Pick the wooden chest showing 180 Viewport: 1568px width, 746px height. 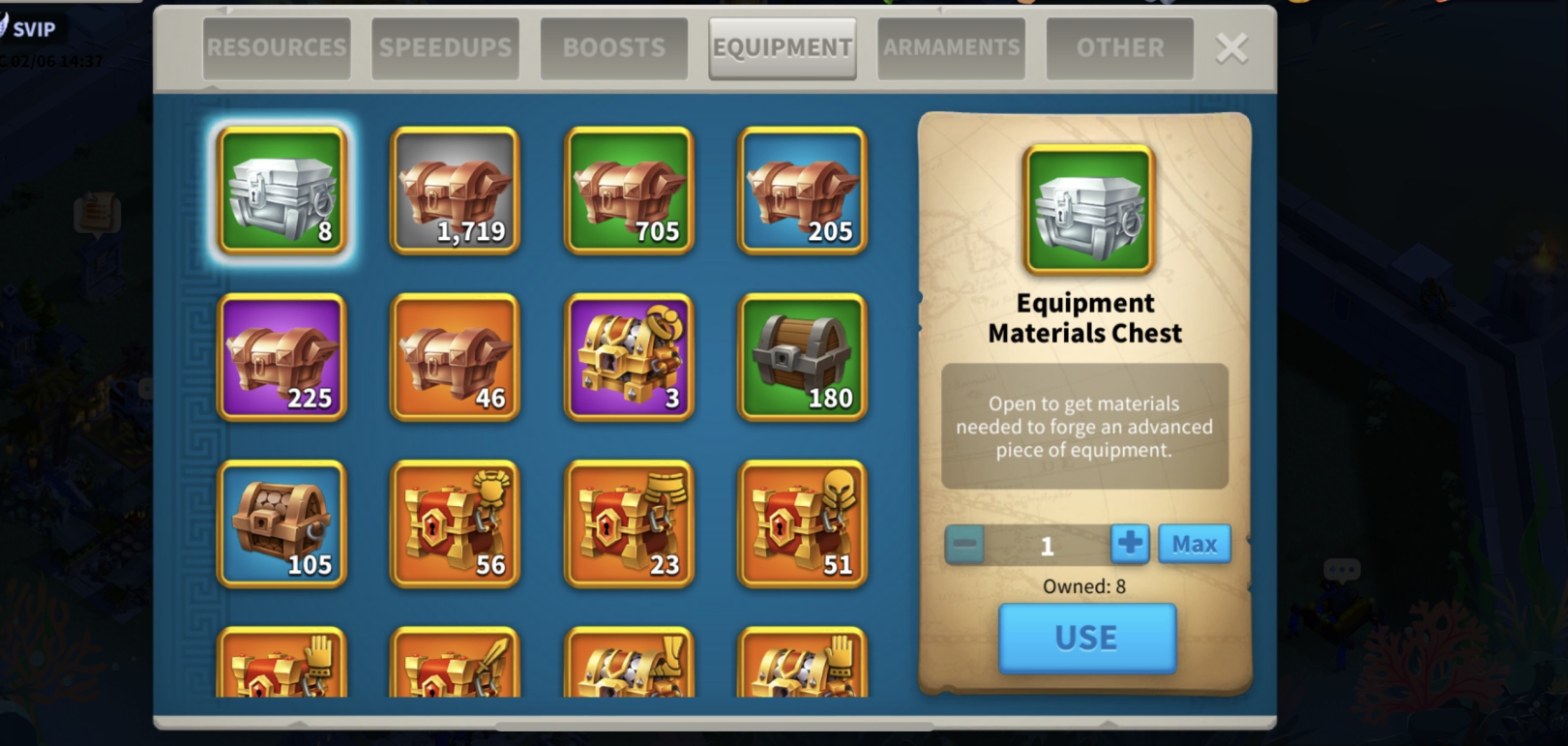[x=802, y=357]
